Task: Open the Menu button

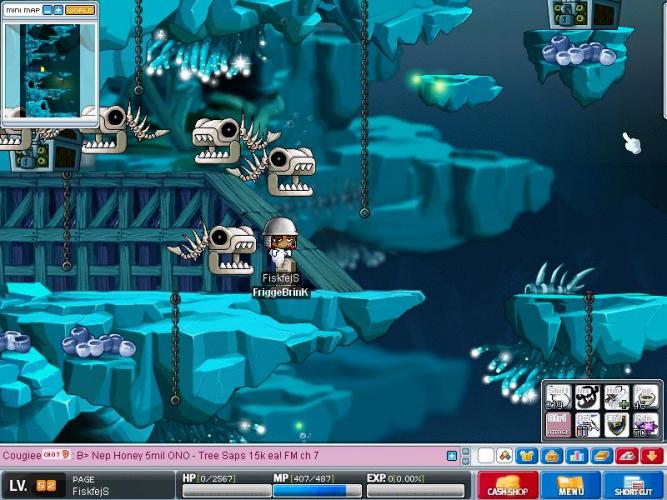Action: 570,487
